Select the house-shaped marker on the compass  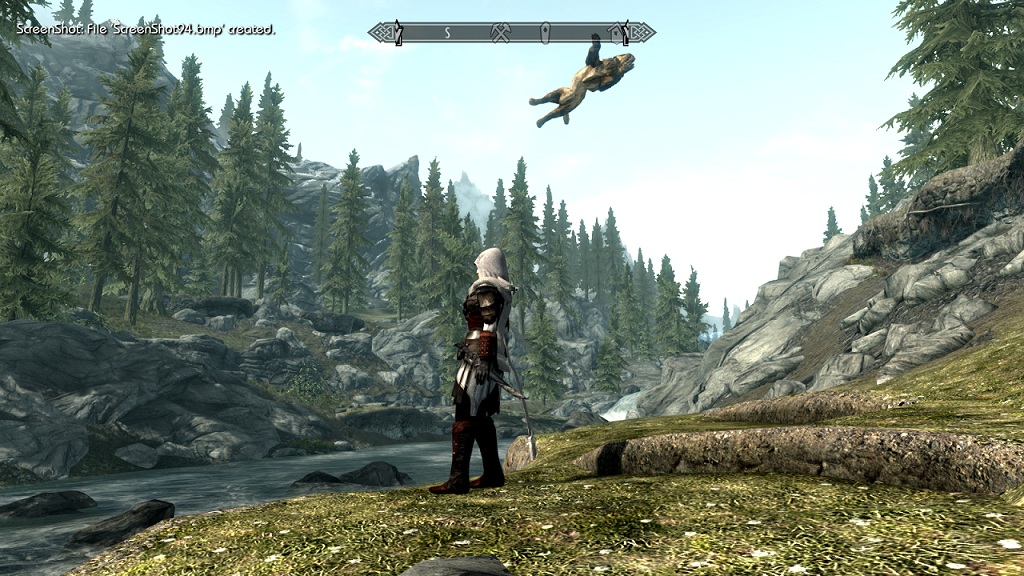pos(619,32)
